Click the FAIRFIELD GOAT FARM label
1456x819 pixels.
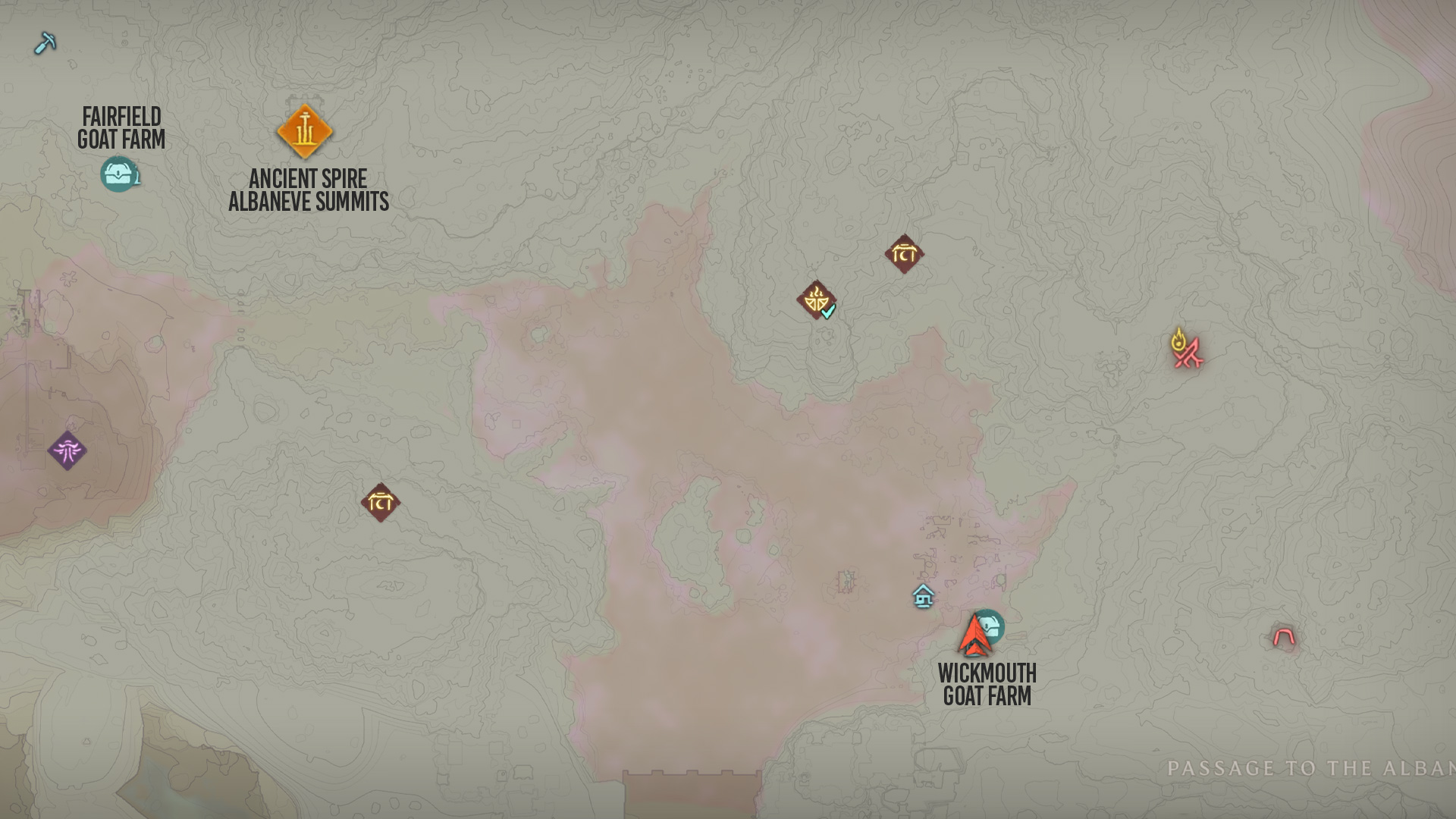[122, 128]
